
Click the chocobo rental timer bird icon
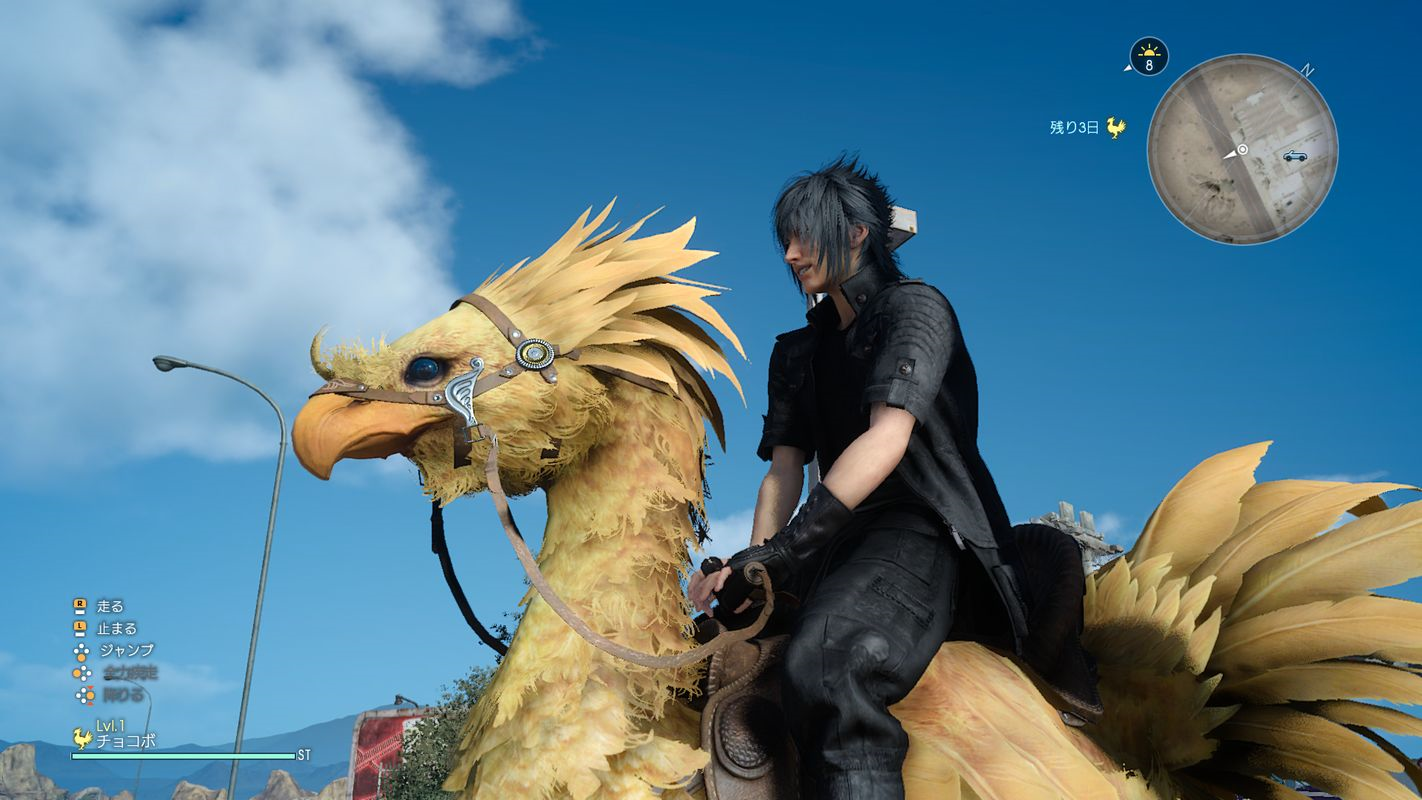tap(1116, 127)
